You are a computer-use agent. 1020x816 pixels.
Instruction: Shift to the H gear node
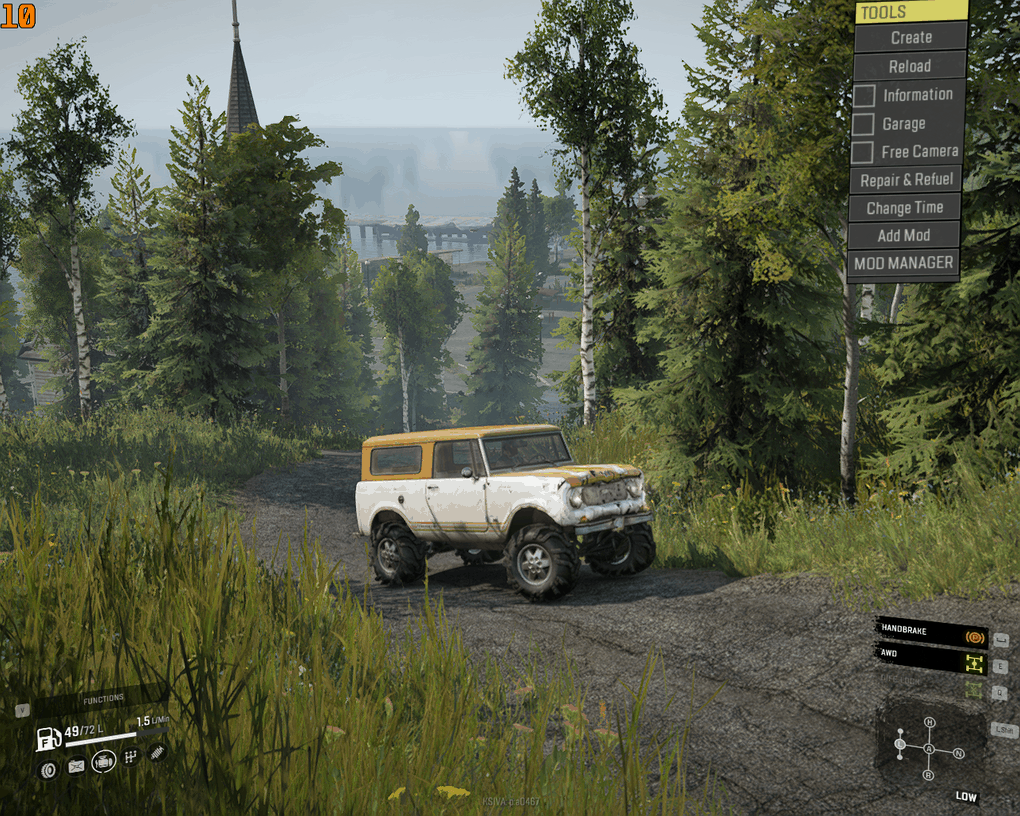point(929,722)
